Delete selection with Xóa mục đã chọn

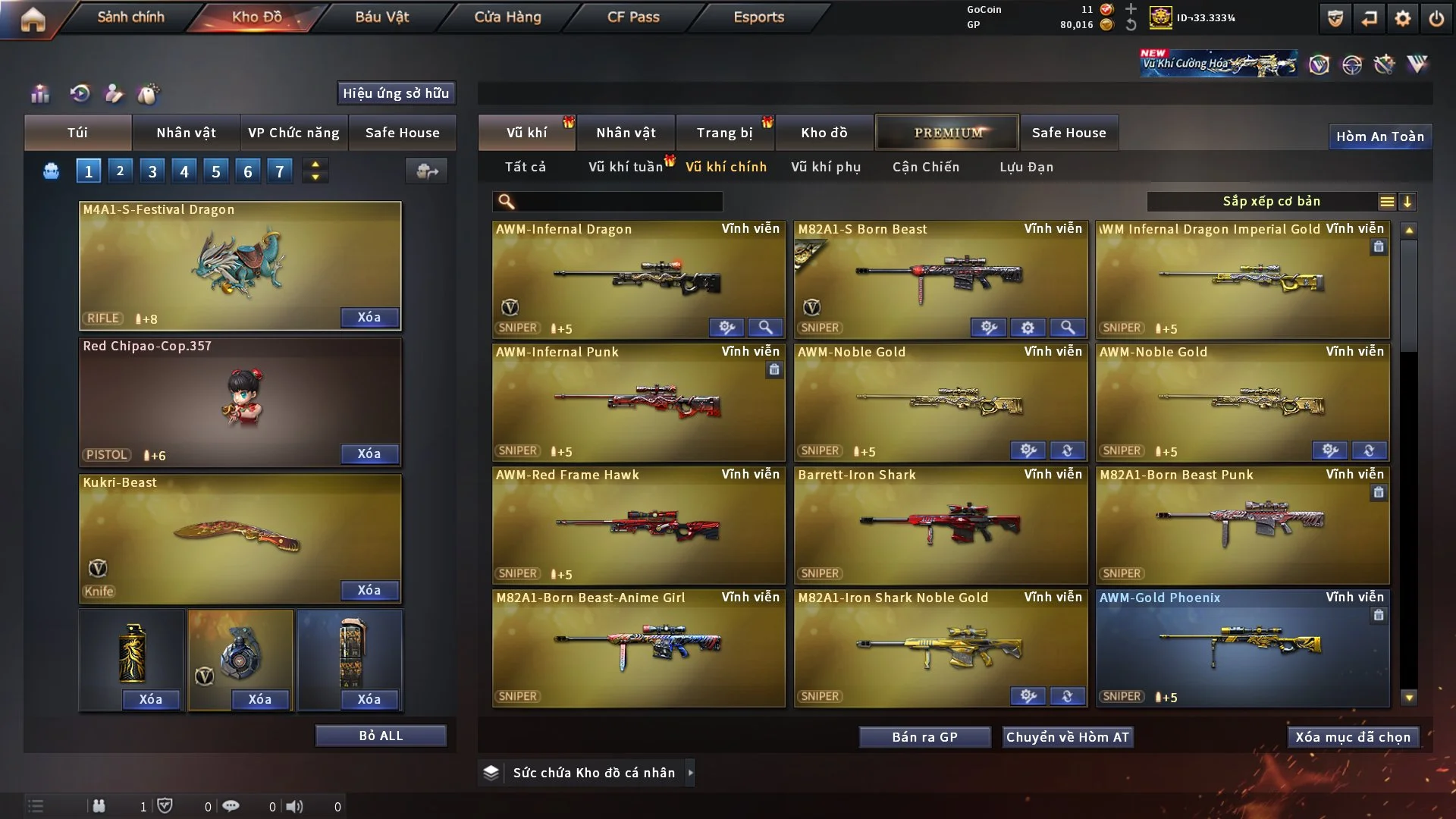pyautogui.click(x=1353, y=737)
